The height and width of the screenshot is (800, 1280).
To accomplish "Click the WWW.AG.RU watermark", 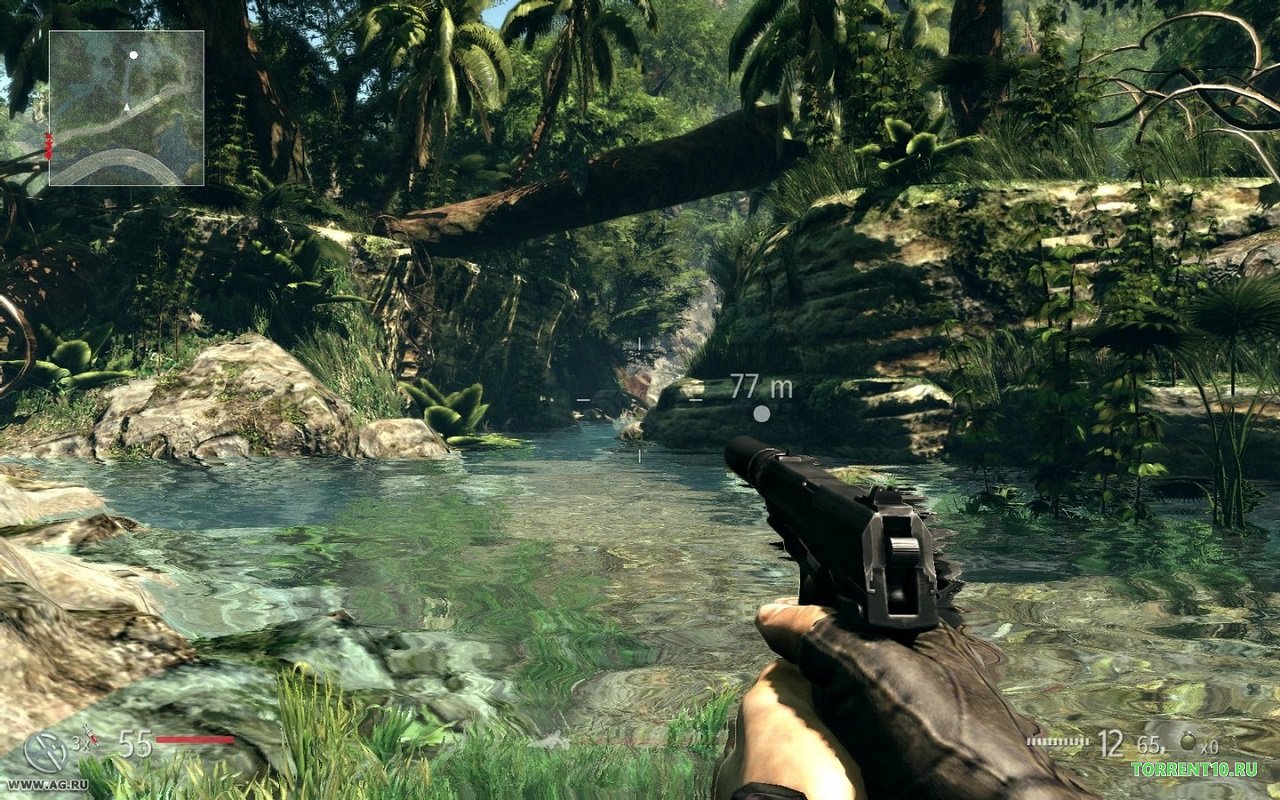I will (x=47, y=785).
